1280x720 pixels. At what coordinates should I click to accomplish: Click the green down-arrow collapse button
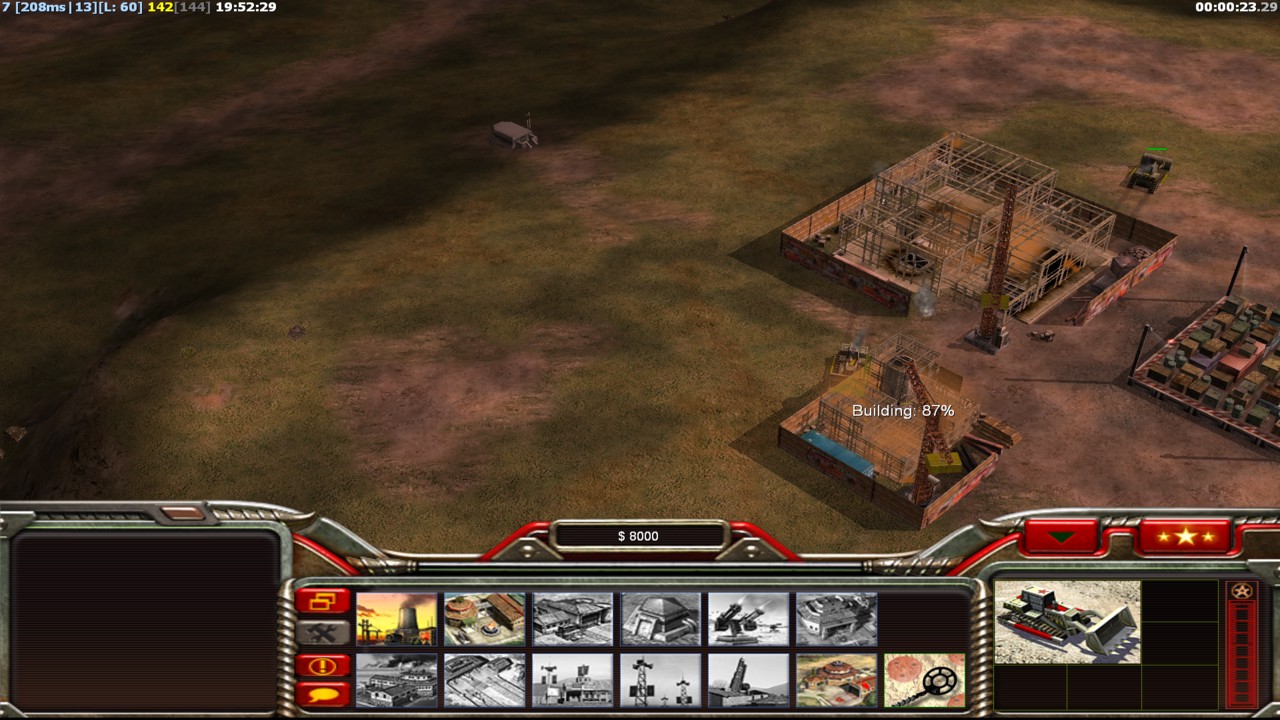1061,537
